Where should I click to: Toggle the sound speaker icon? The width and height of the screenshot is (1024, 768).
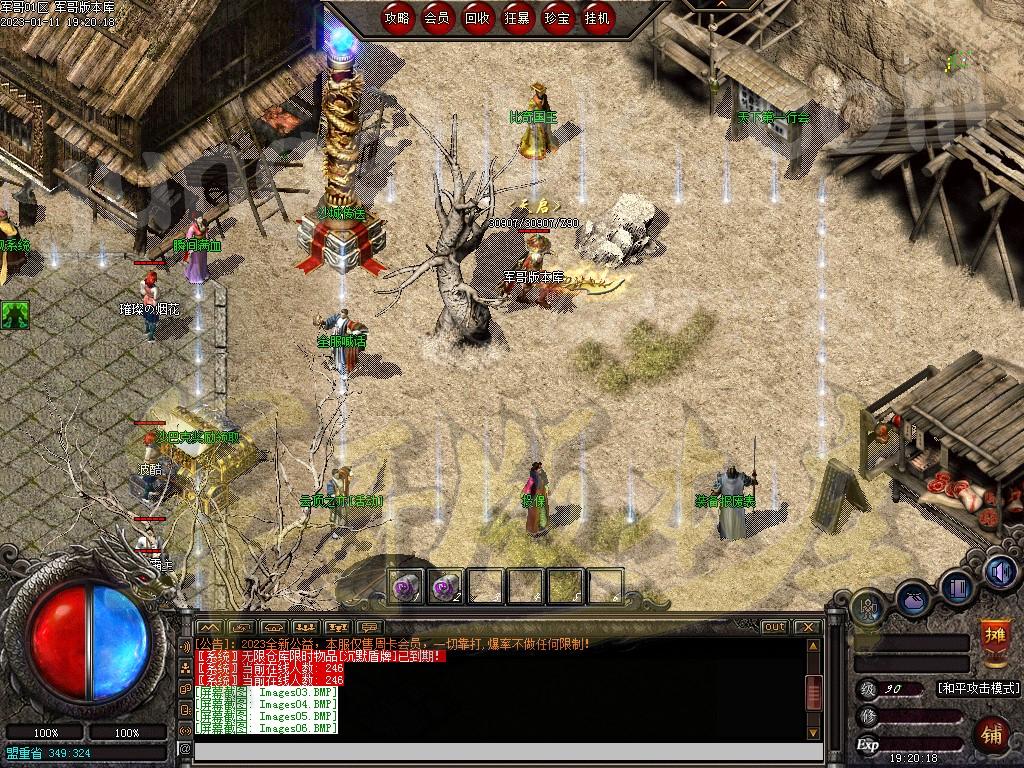[999, 571]
